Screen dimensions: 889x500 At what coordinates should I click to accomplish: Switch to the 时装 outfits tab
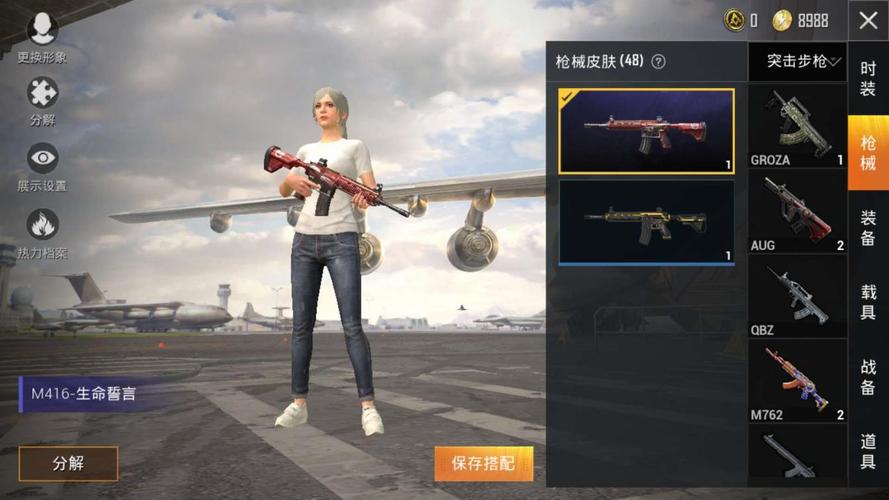pyautogui.click(x=868, y=80)
